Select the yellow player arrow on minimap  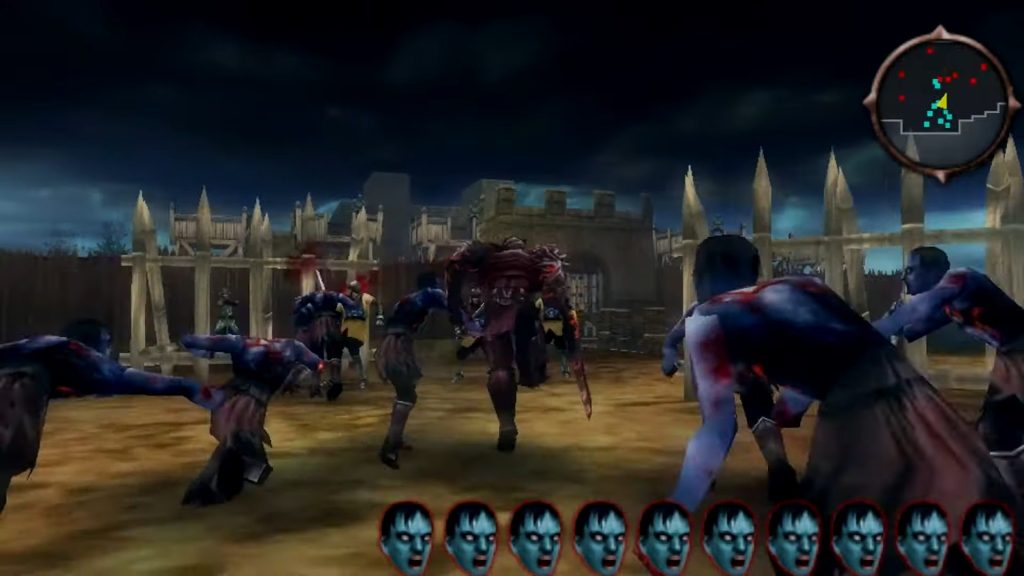(x=941, y=101)
